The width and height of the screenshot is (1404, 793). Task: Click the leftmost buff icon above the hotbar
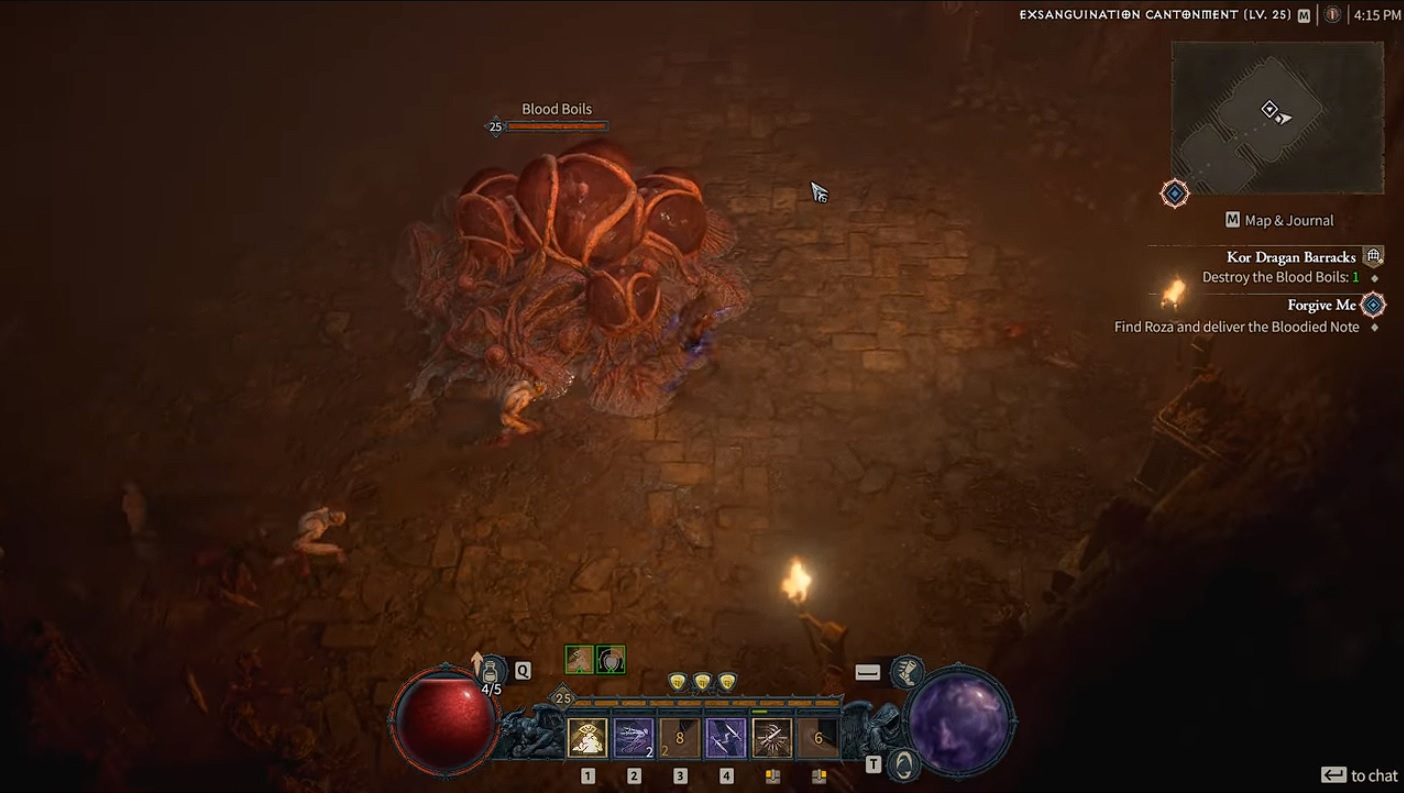tap(578, 660)
